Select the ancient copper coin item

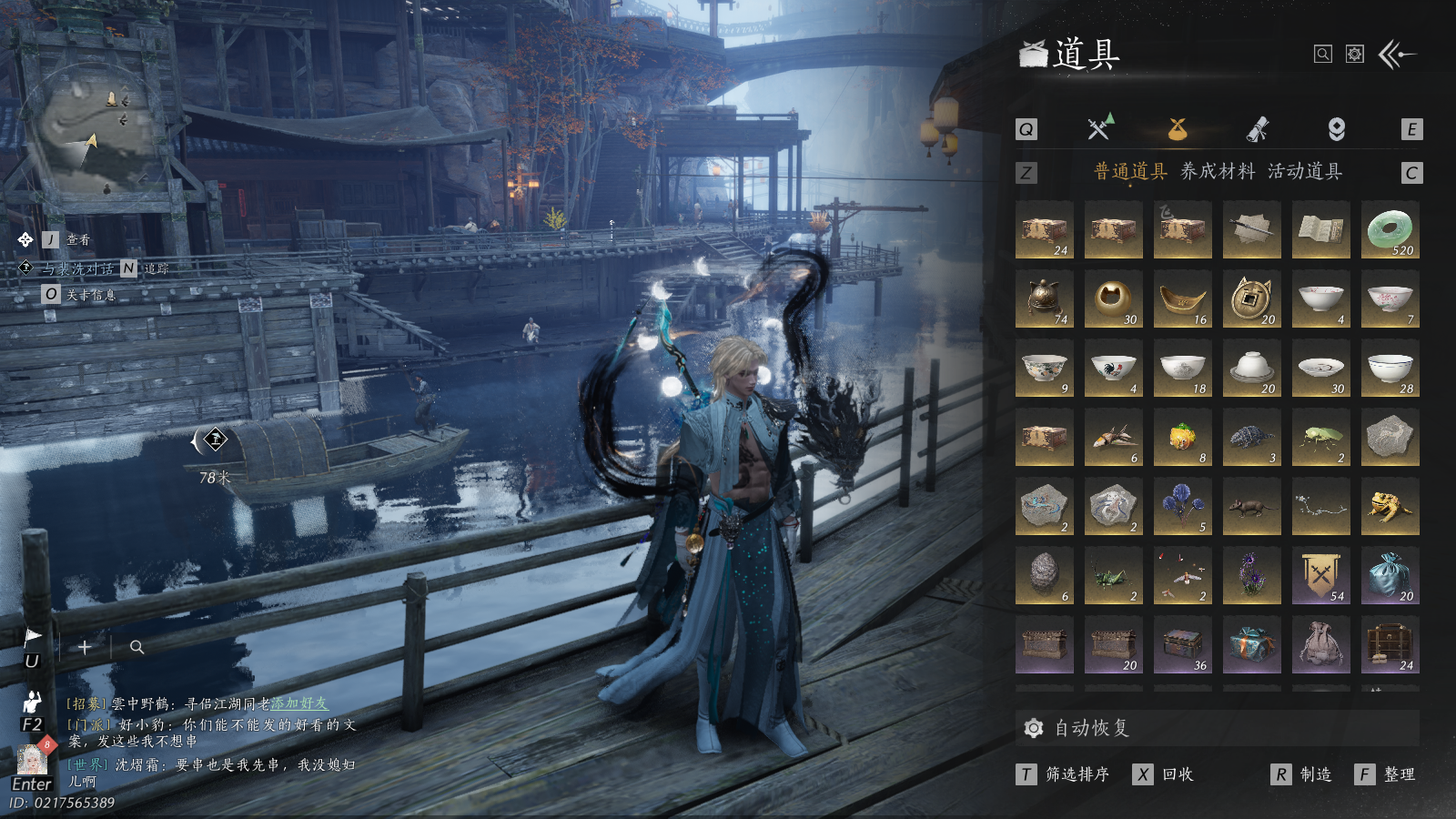coord(1251,299)
